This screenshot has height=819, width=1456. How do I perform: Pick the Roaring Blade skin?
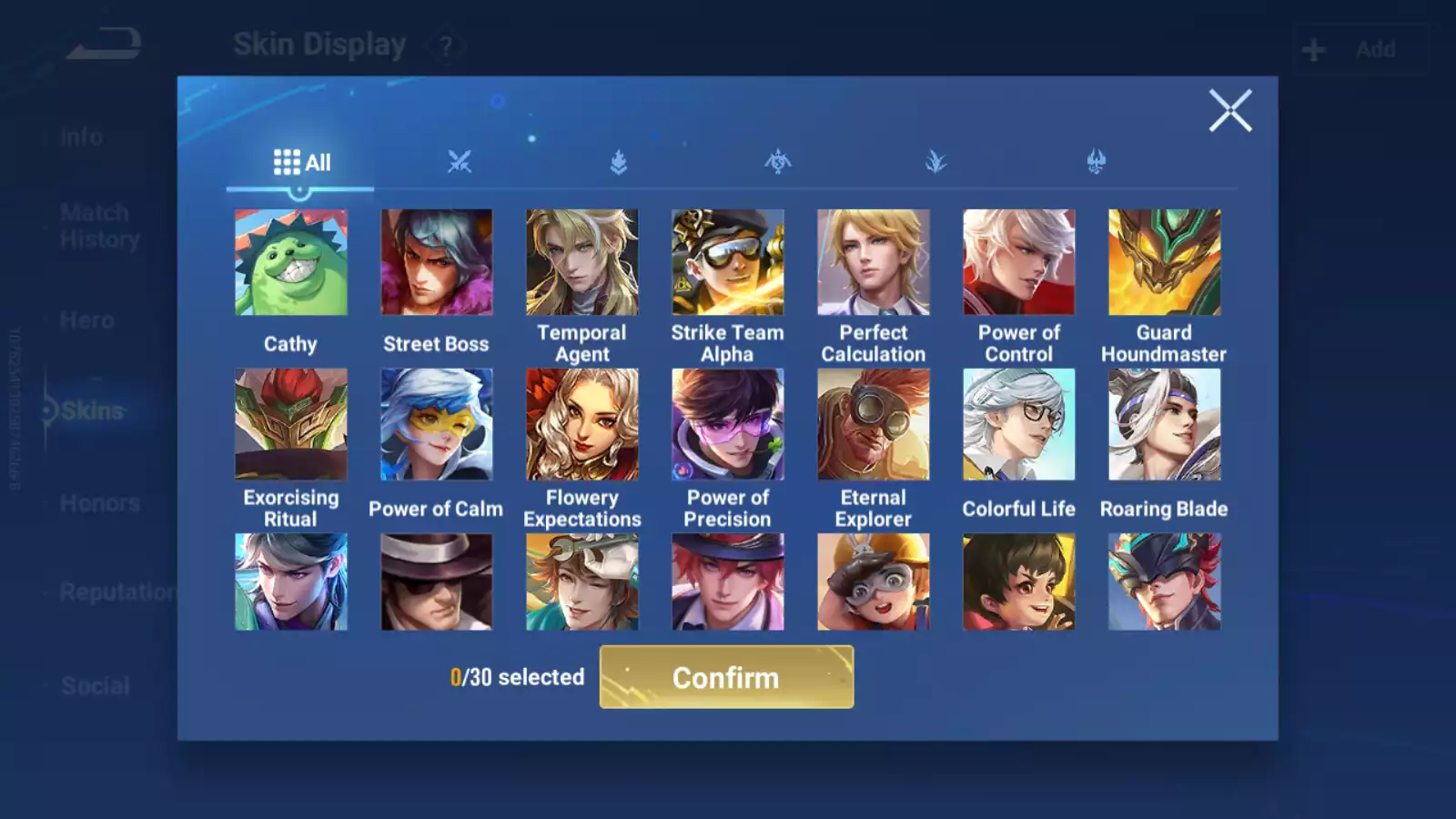(x=1165, y=424)
